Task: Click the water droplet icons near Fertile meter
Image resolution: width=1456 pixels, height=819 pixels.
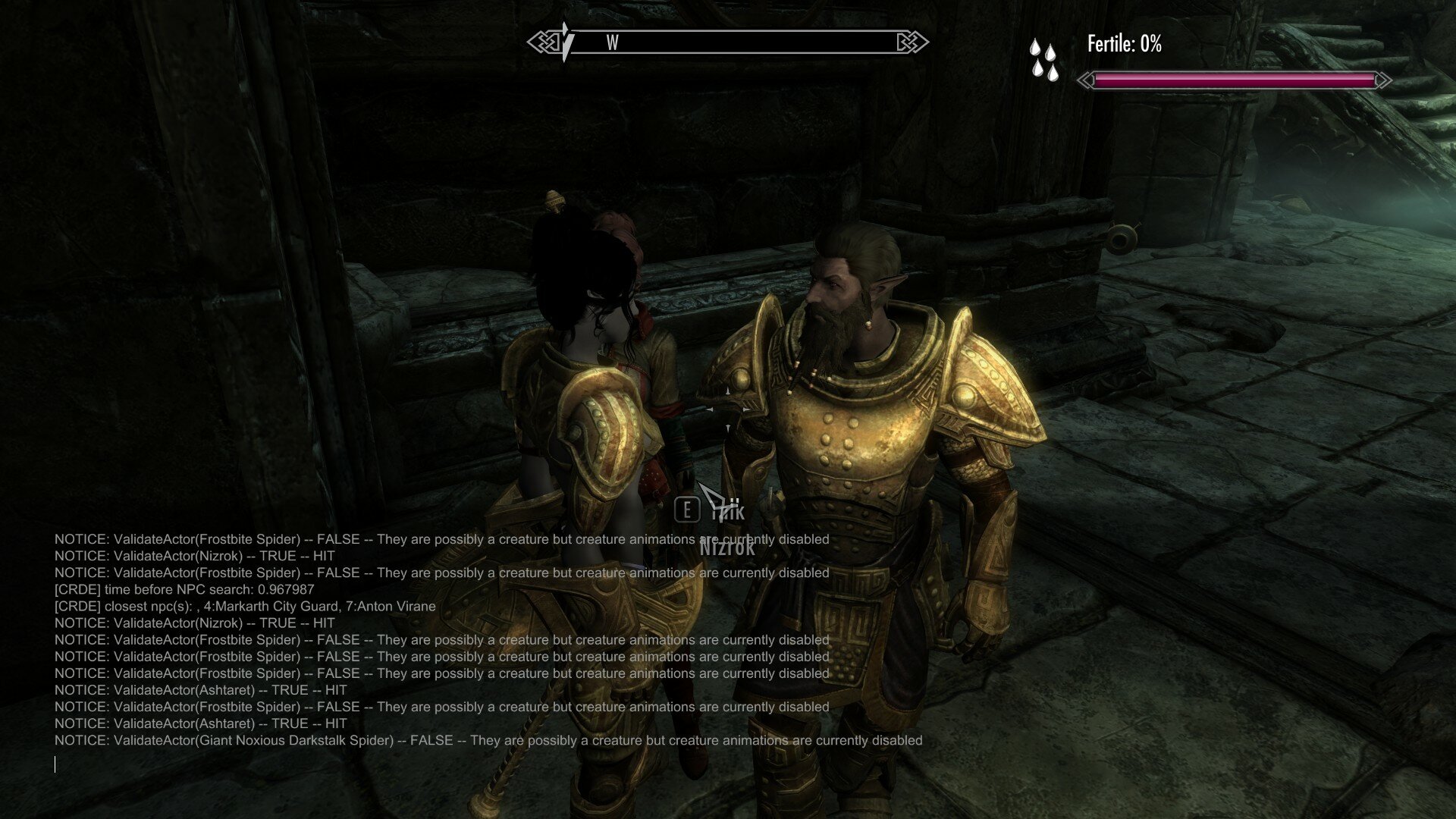Action: (x=1043, y=57)
